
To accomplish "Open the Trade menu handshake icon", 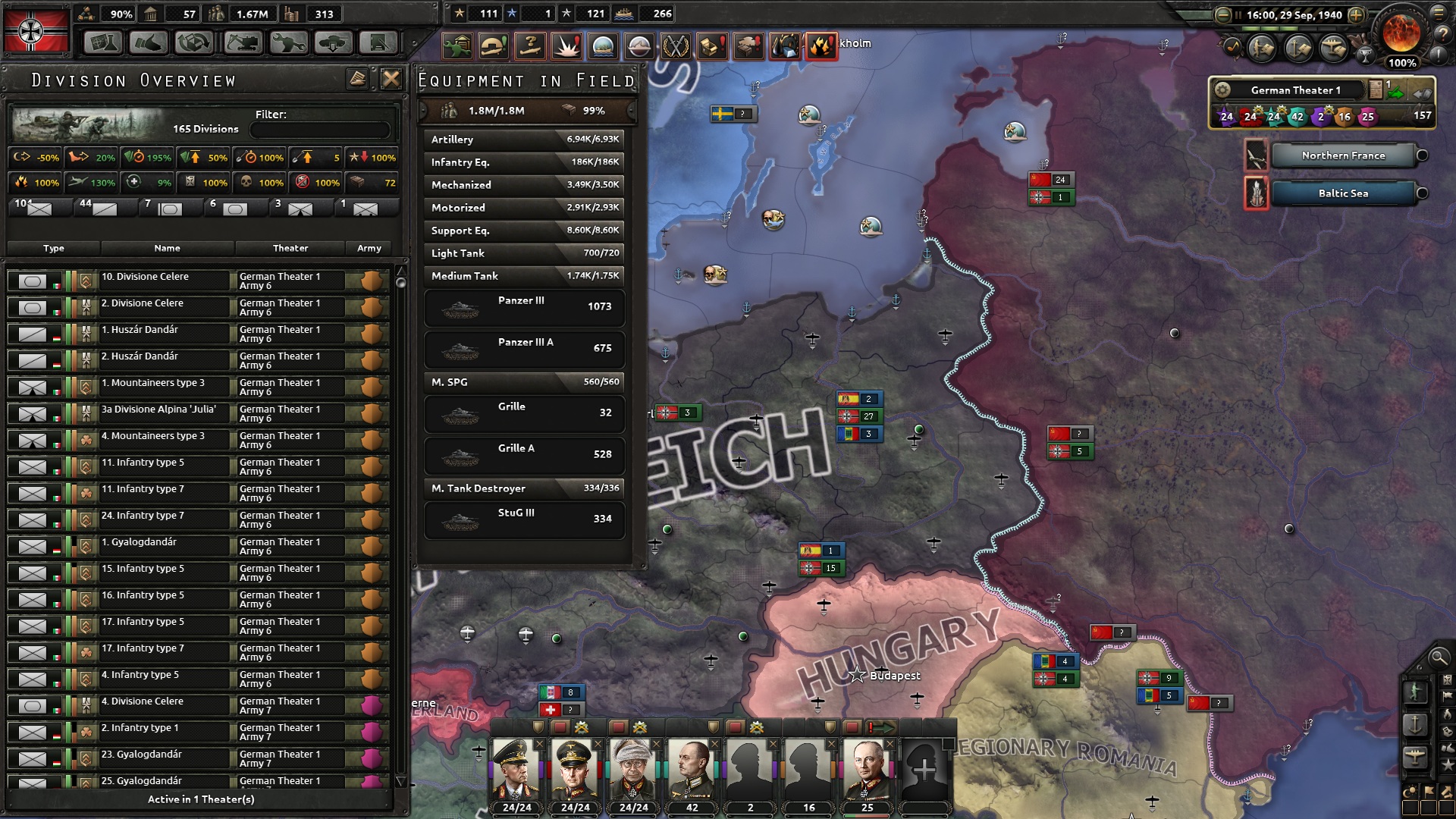I will (x=149, y=43).
